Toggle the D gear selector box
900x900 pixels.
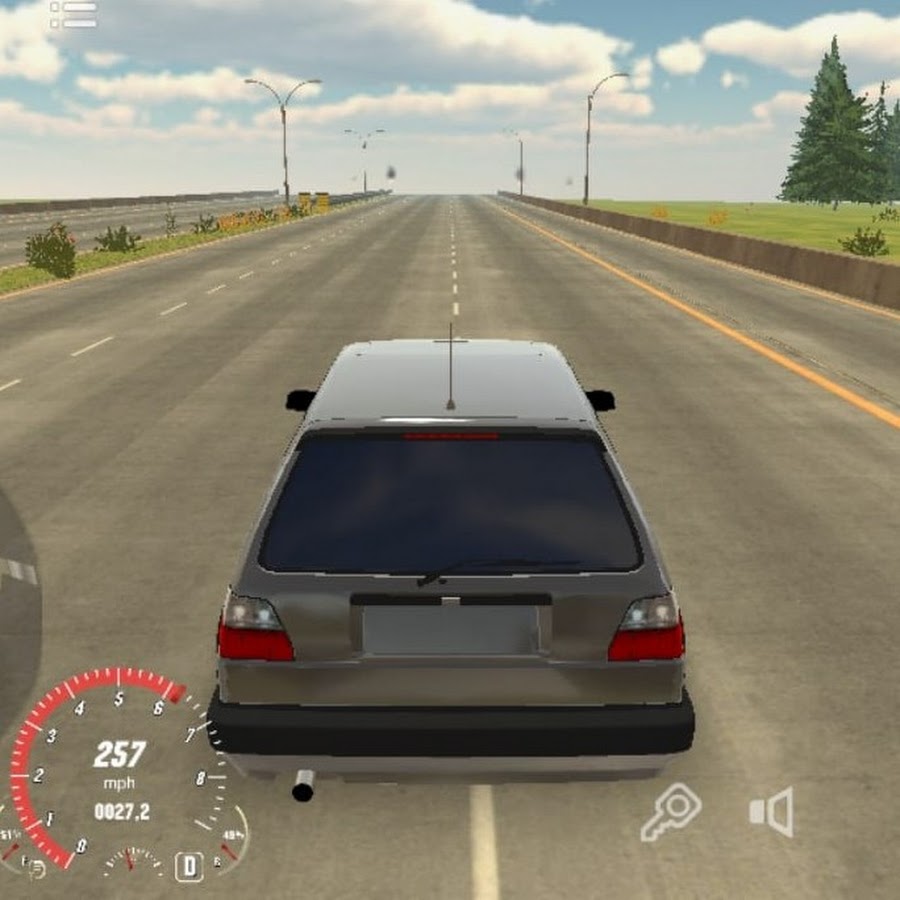[x=189, y=865]
